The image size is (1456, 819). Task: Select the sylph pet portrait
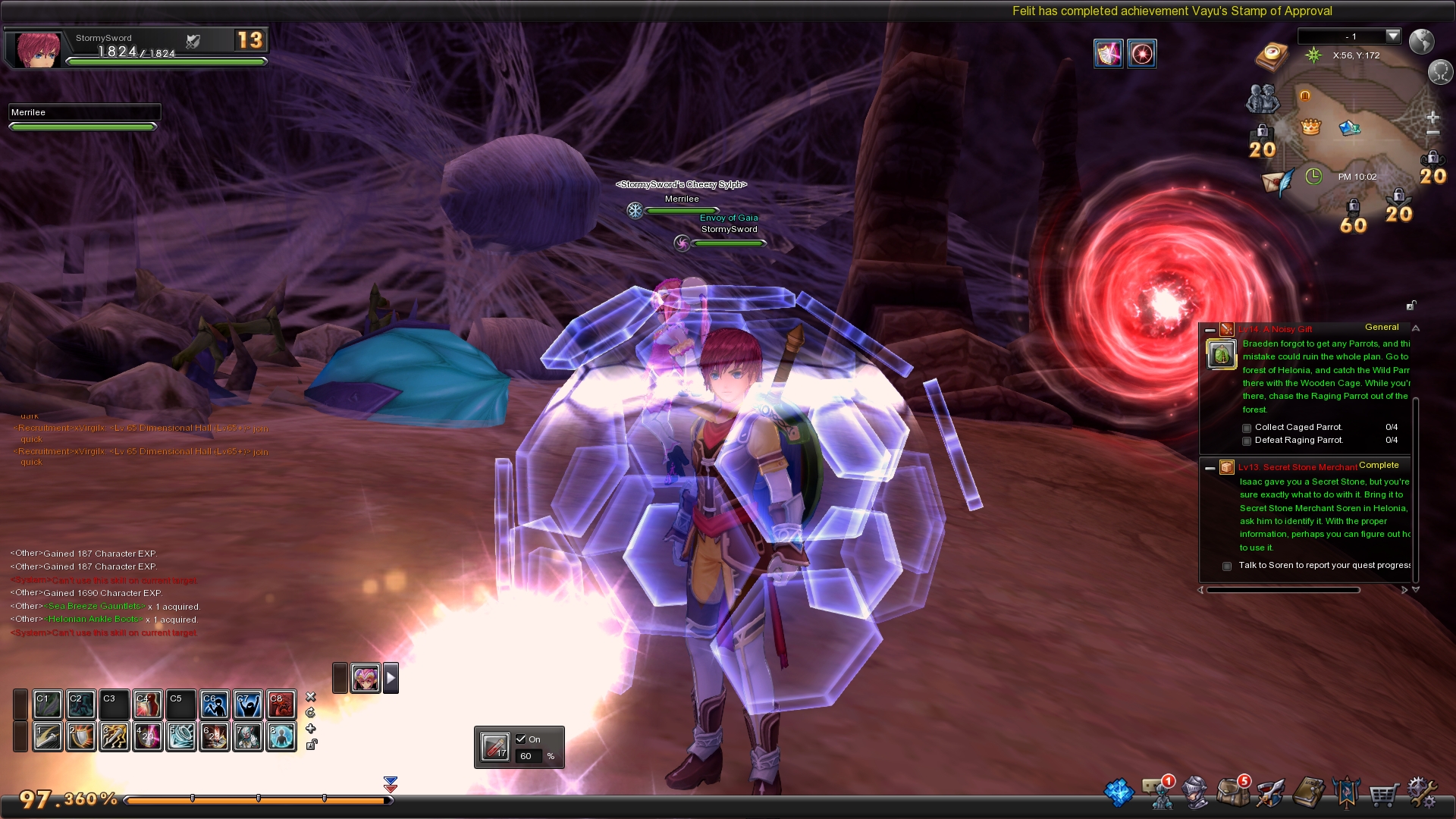pos(366,678)
